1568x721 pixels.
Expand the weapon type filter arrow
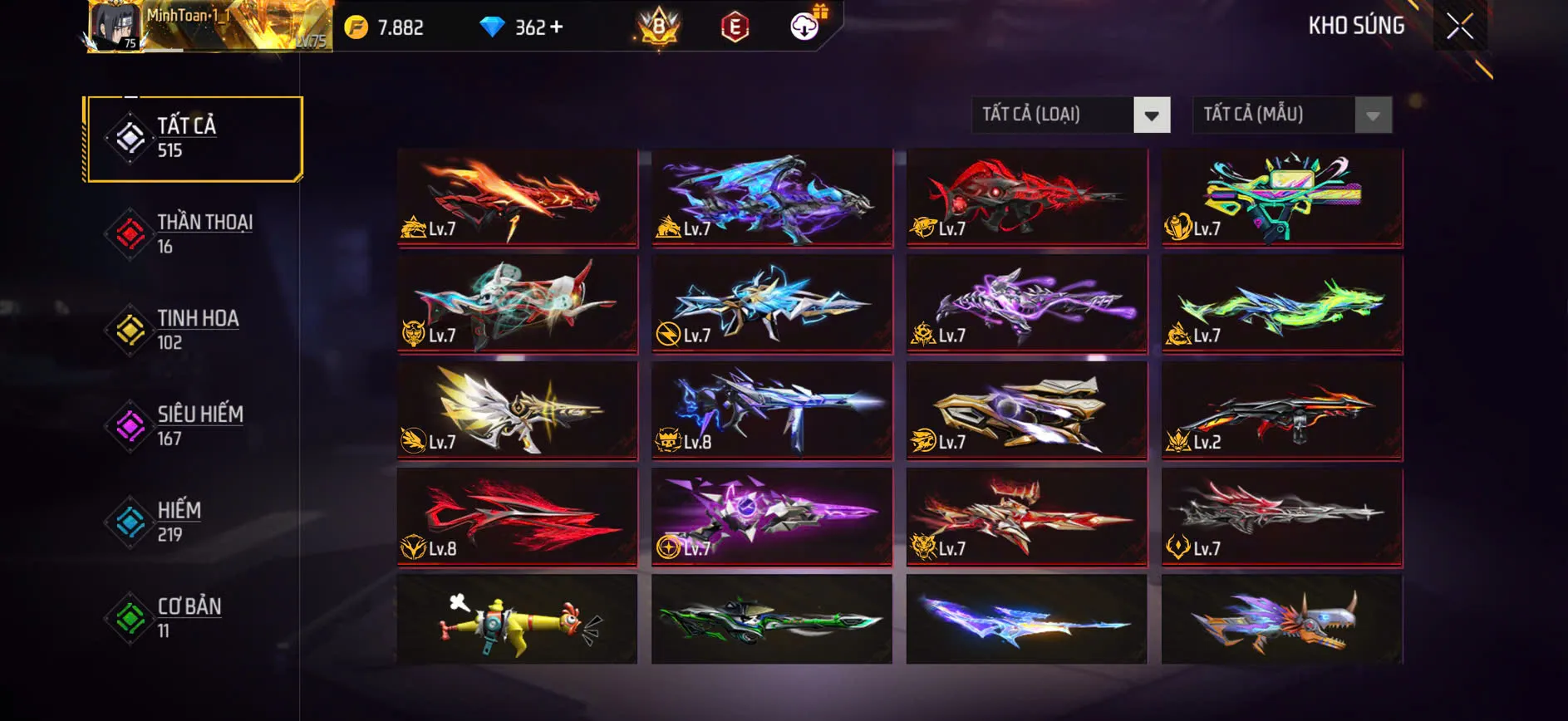tap(1151, 115)
